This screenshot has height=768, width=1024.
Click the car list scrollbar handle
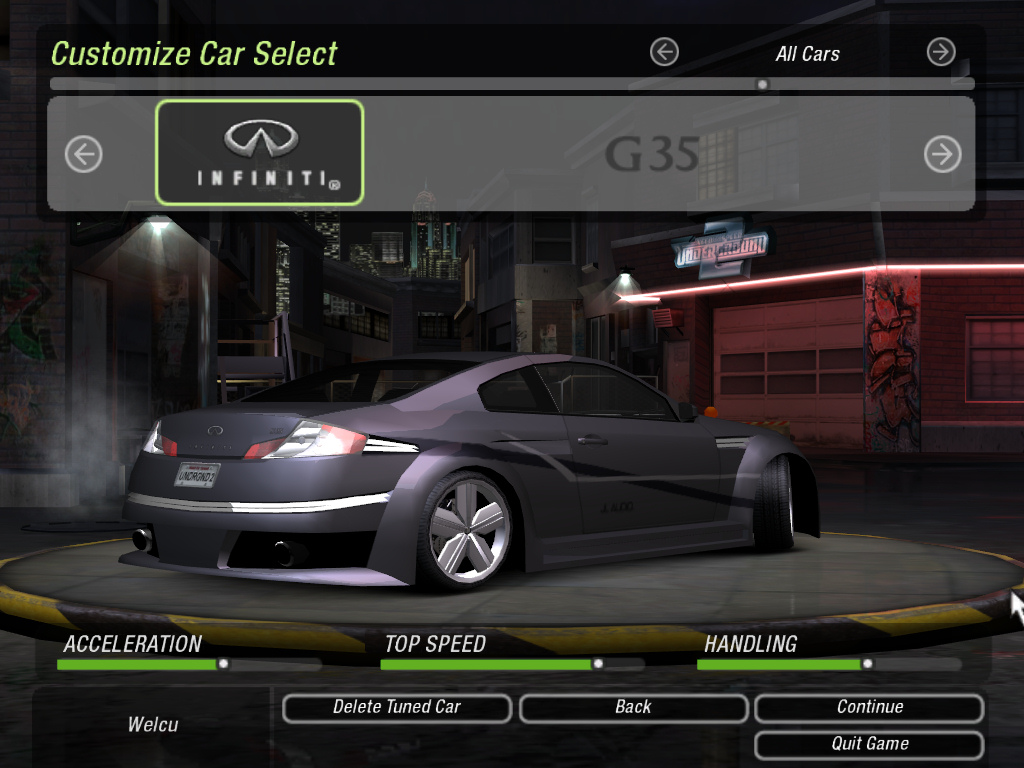point(762,85)
